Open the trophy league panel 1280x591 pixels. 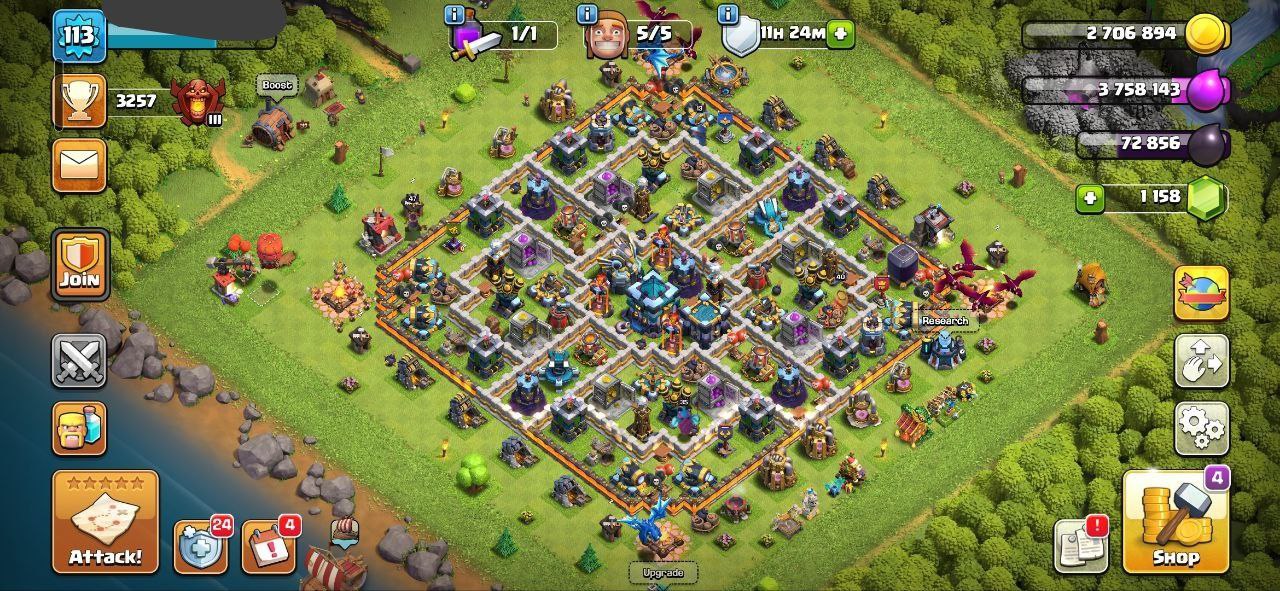click(x=80, y=101)
